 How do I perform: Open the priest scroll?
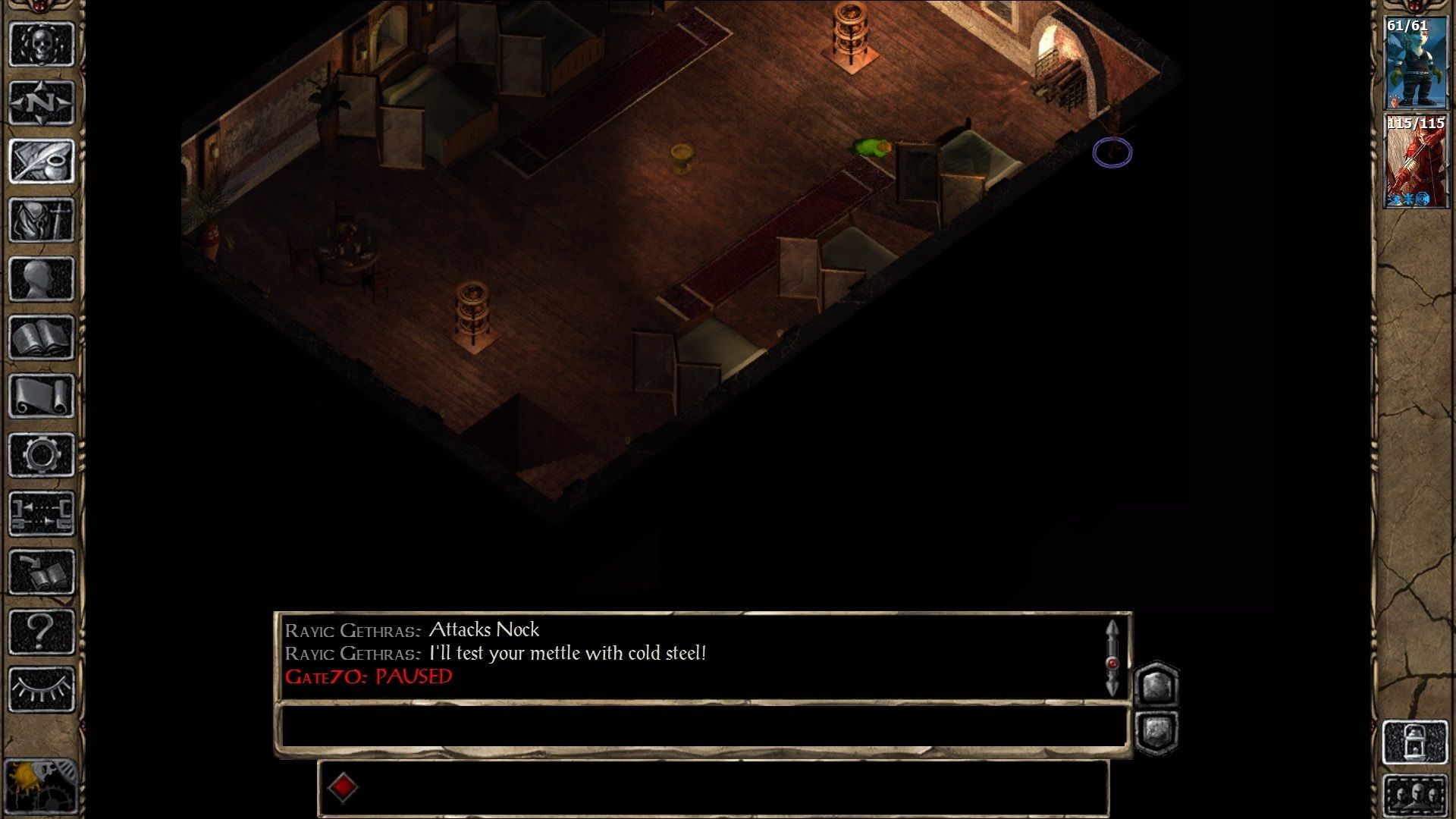point(42,396)
